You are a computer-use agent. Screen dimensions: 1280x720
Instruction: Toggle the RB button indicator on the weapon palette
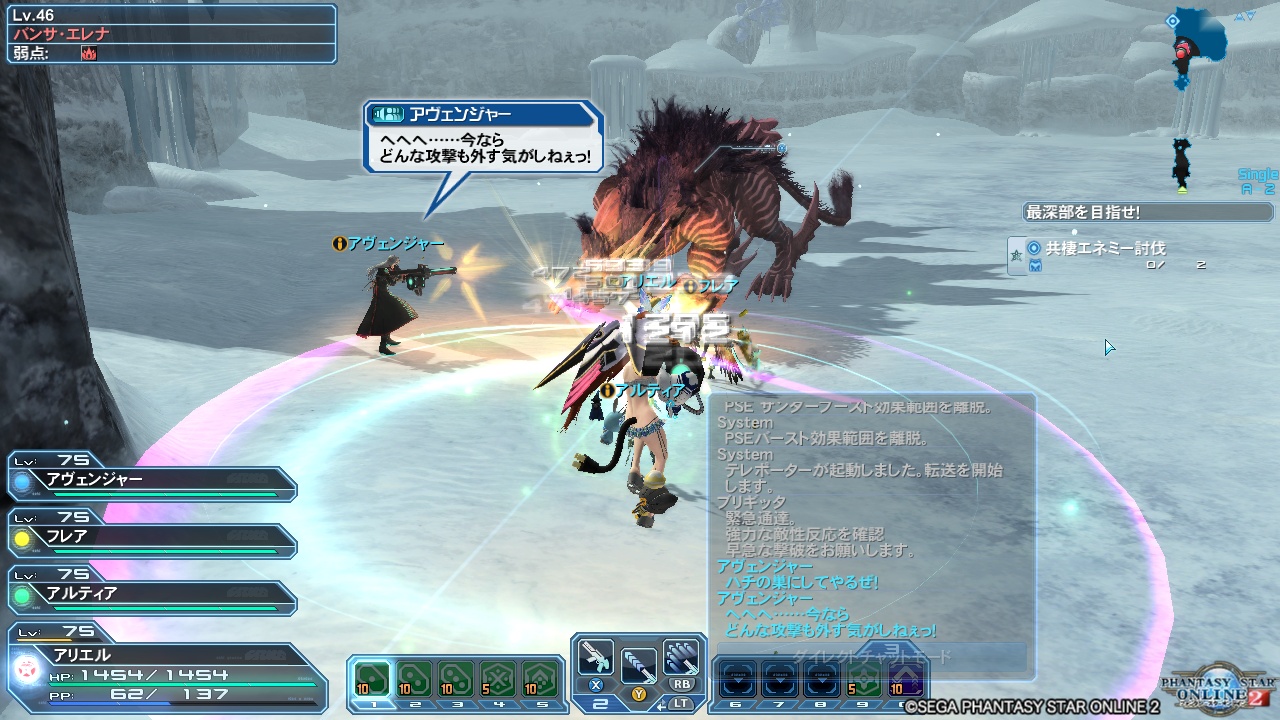683,683
